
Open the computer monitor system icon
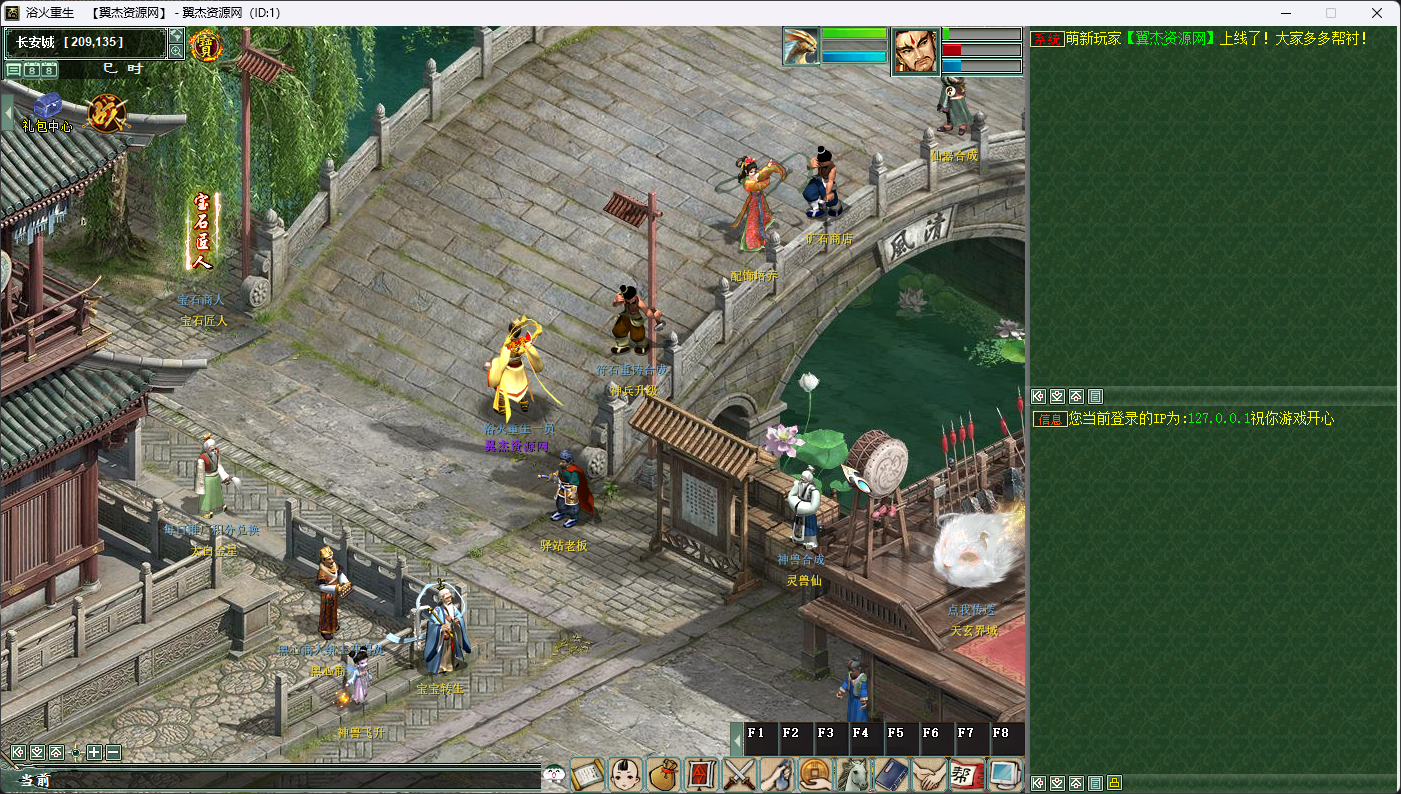point(1004,775)
